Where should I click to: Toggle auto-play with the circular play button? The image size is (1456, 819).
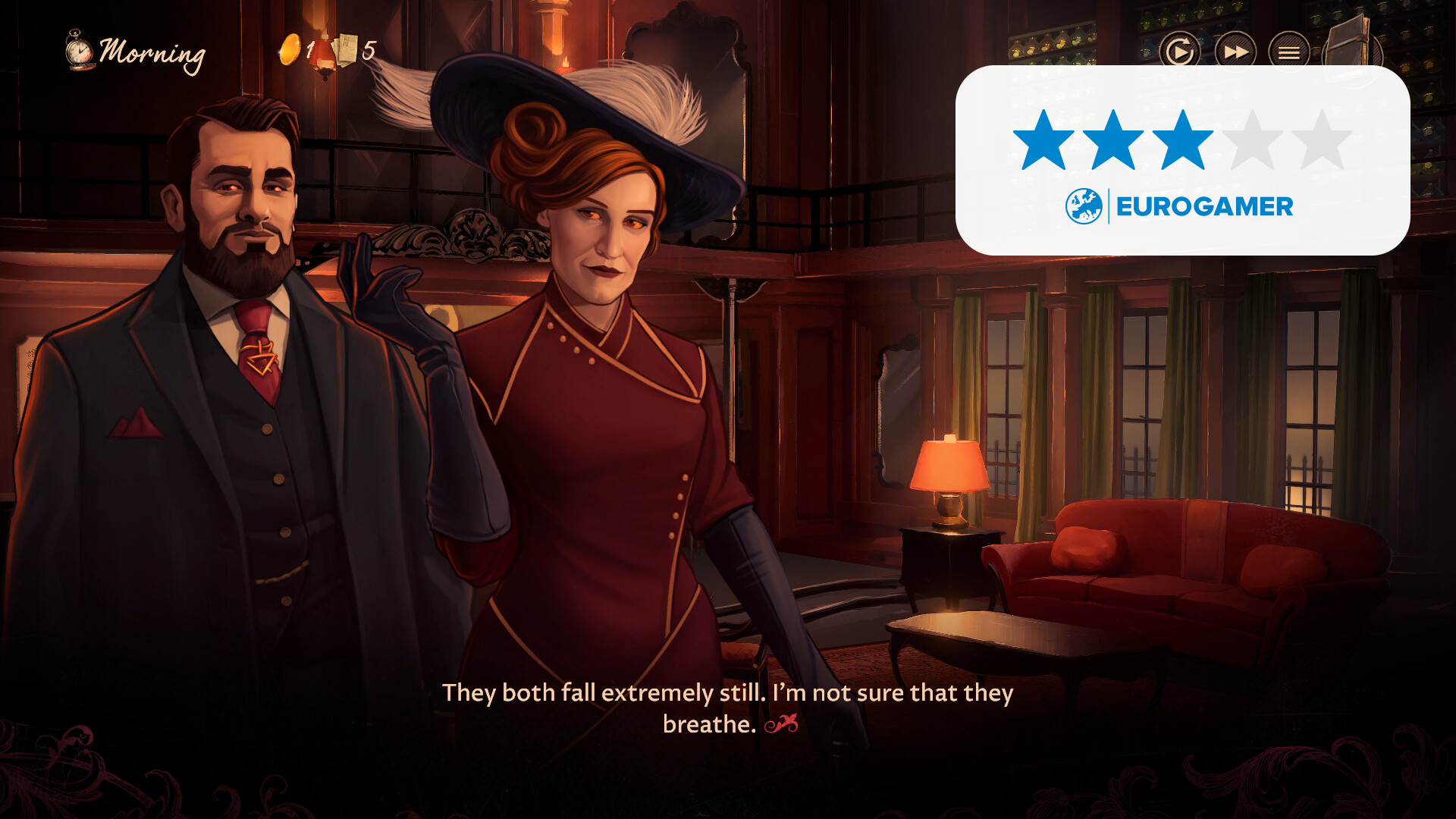(1179, 52)
